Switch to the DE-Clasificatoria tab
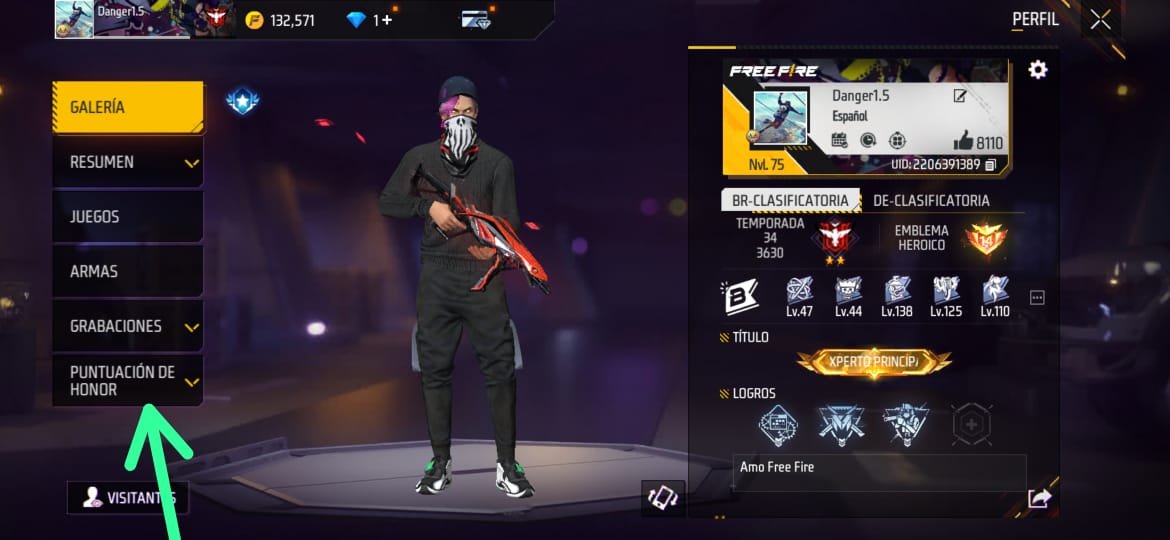This screenshot has width=1170, height=540. pos(931,200)
